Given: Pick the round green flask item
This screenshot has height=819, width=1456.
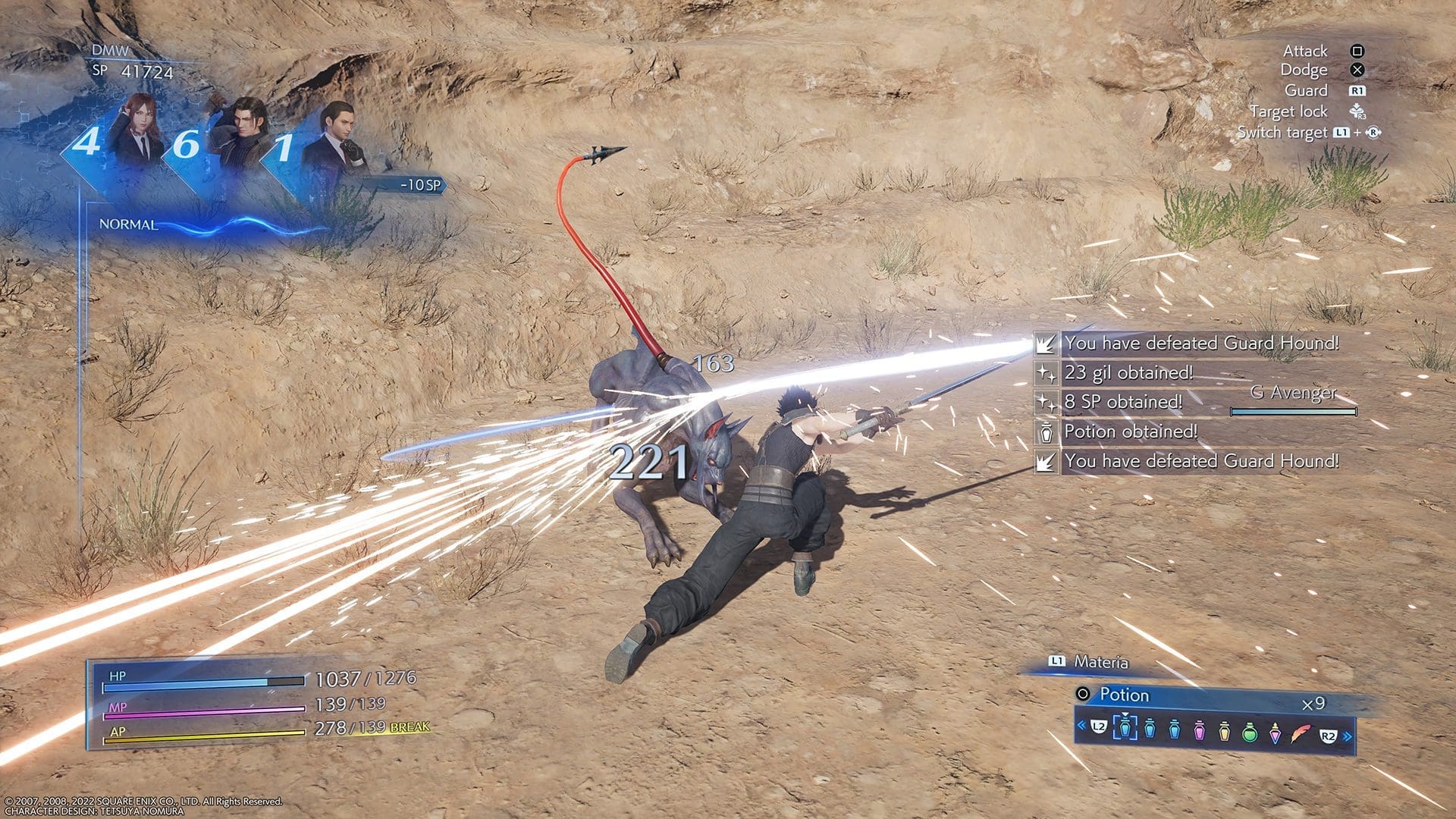Looking at the screenshot, I should [x=1250, y=730].
